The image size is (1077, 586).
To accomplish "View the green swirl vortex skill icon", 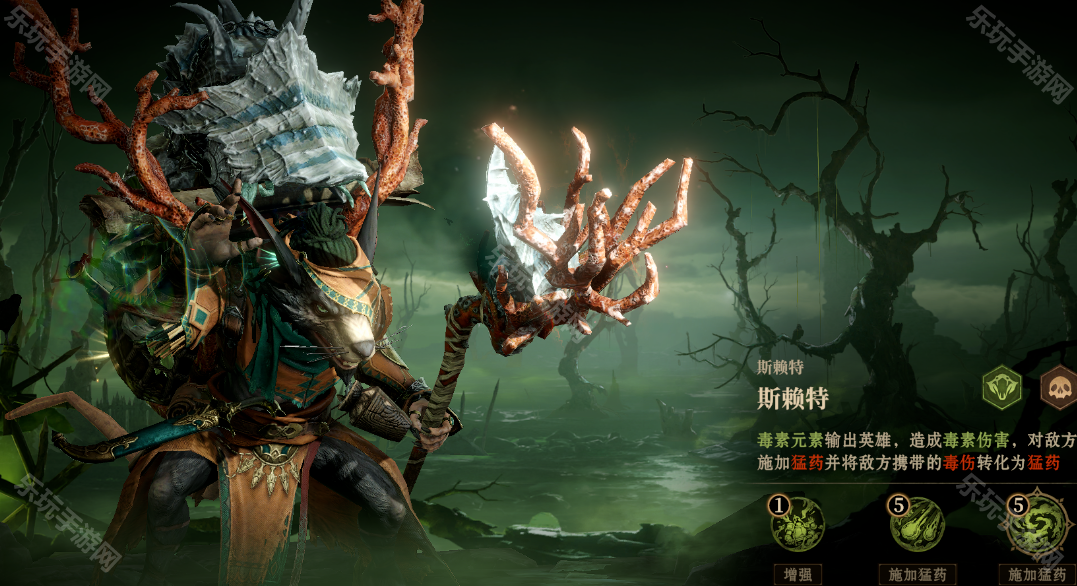I will point(1036,525).
